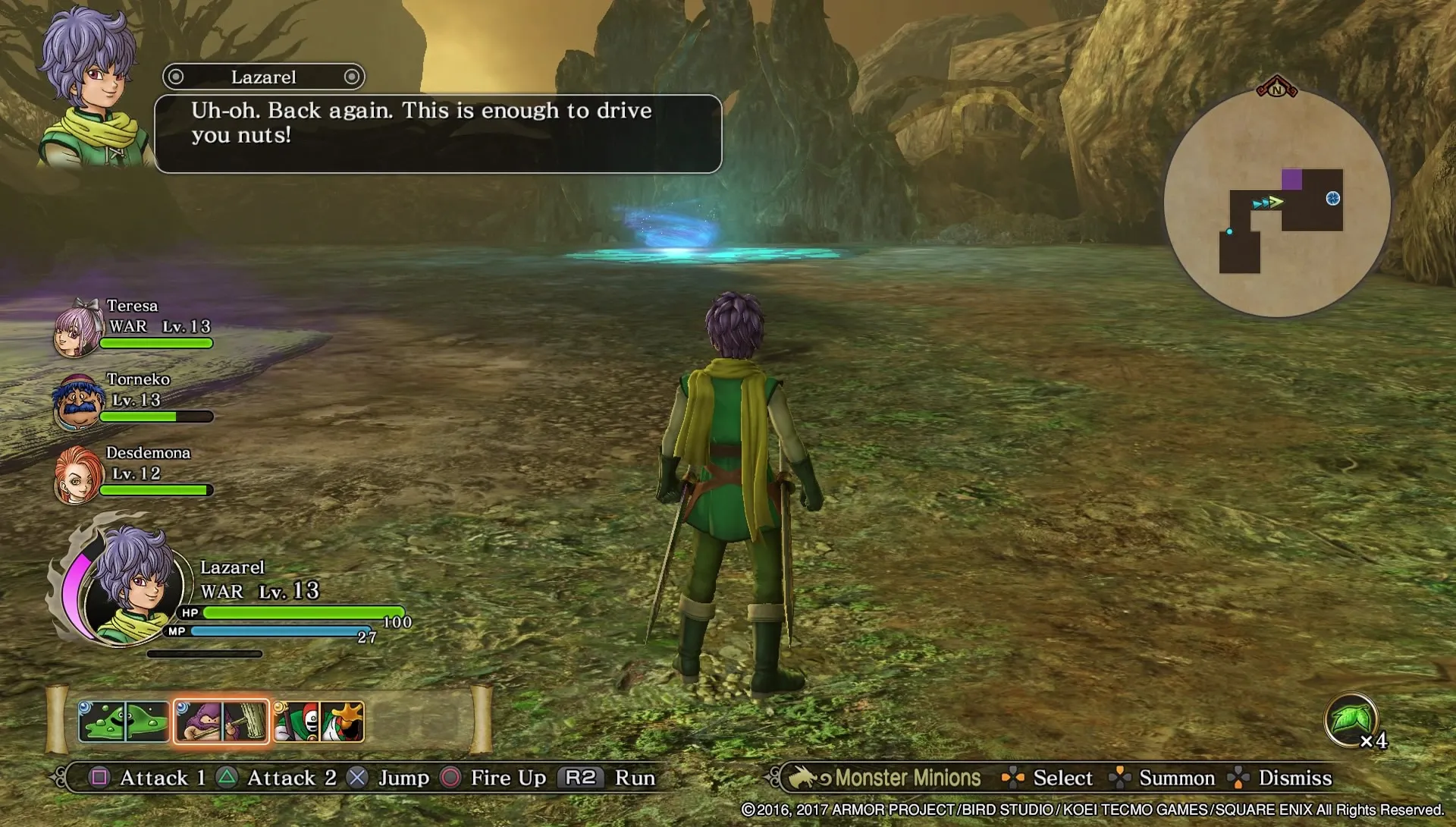Select Torneko's party portrait
The width and height of the screenshot is (1456, 827).
click(77, 402)
